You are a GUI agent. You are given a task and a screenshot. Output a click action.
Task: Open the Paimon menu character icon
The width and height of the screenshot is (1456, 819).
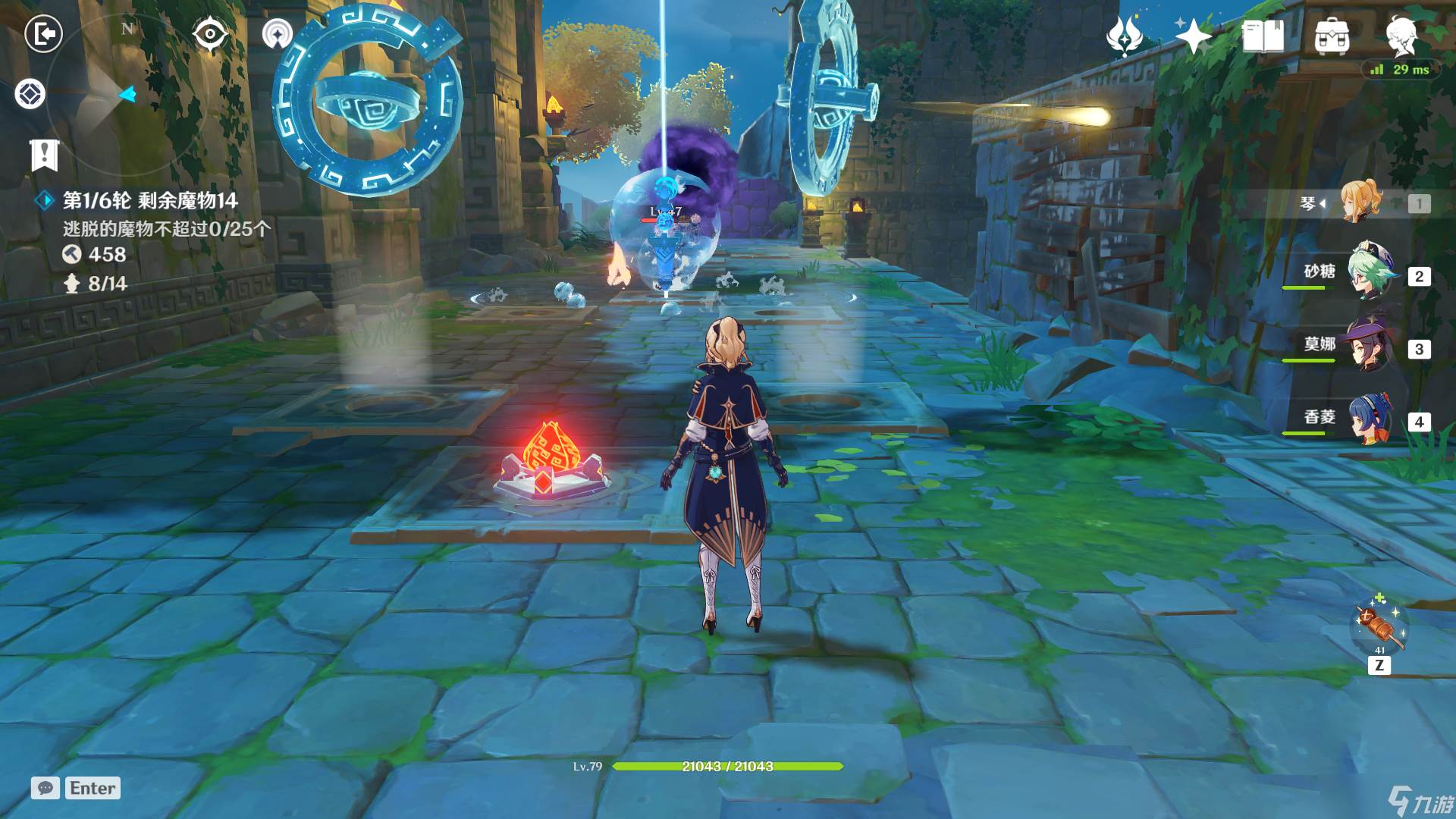tap(1401, 36)
